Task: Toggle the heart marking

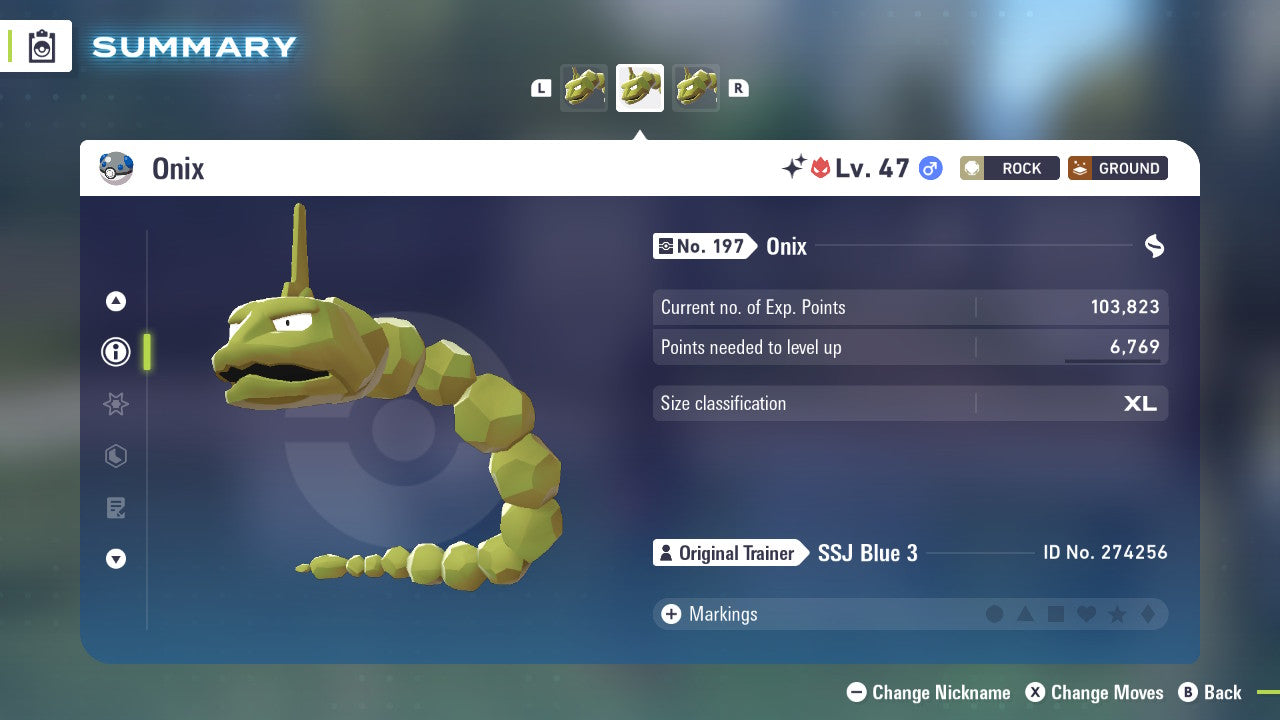Action: pyautogui.click(x=1086, y=614)
